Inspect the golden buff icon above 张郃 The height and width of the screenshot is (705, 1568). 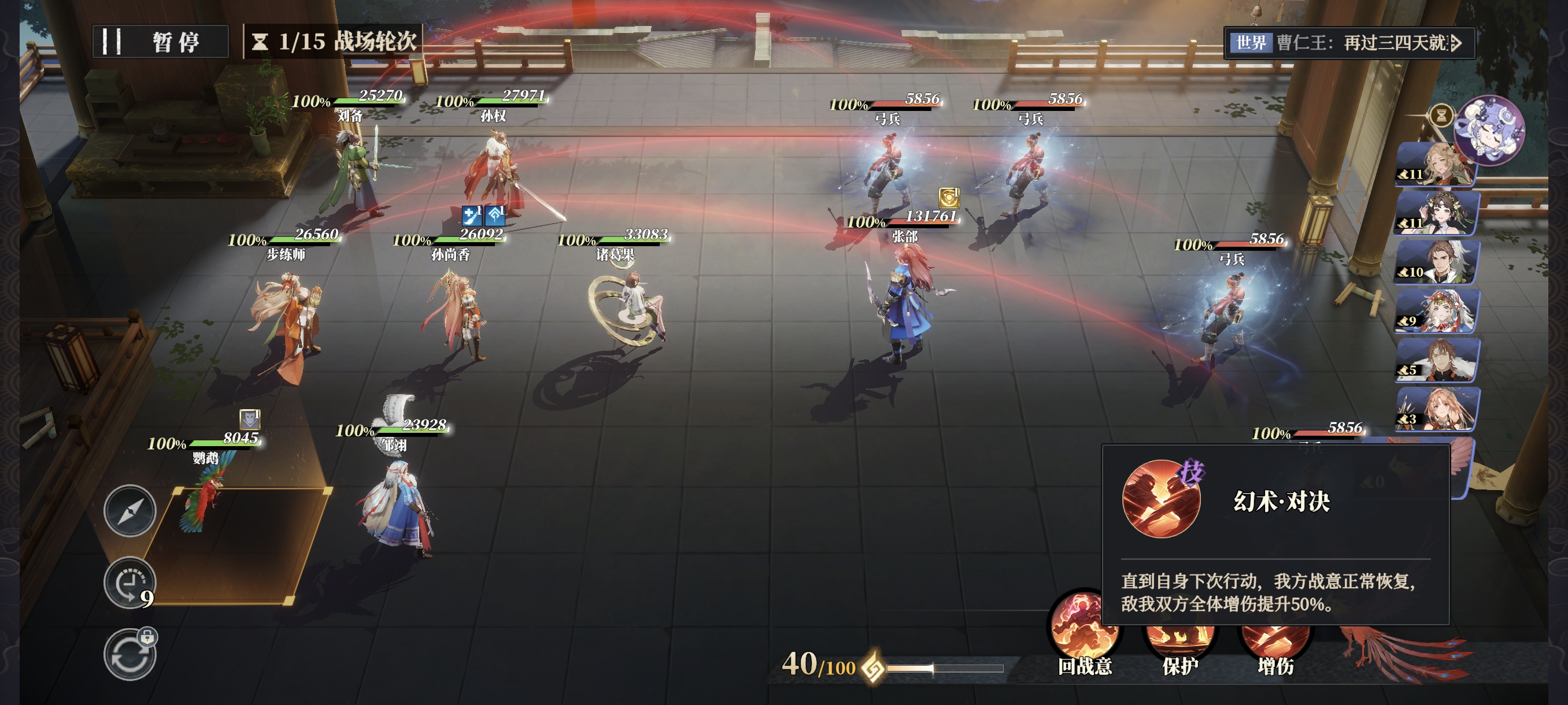tap(948, 198)
